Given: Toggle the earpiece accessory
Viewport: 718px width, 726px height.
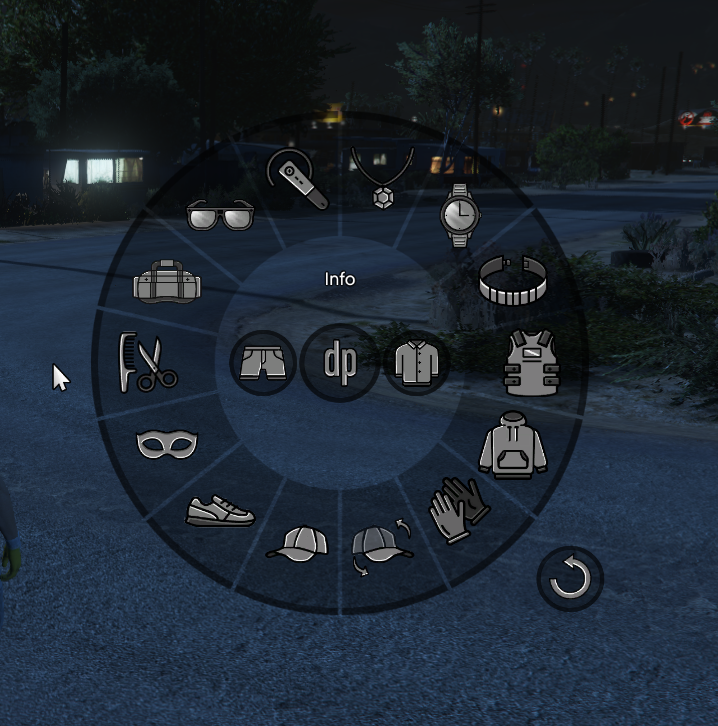Looking at the screenshot, I should [x=298, y=180].
